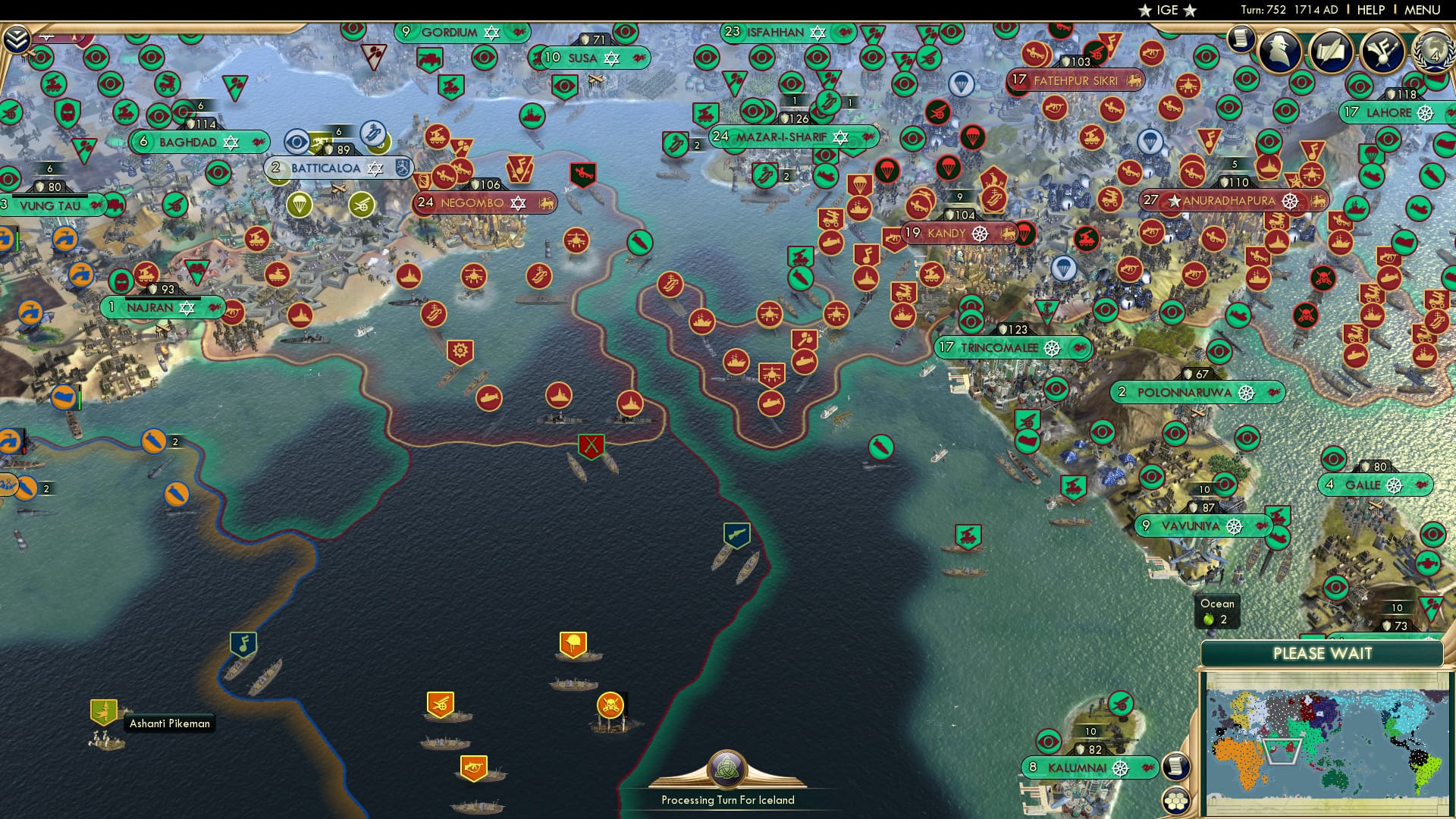This screenshot has height=819, width=1456.
Task: Open map options scroll beside the minimap
Action: 1176,767
